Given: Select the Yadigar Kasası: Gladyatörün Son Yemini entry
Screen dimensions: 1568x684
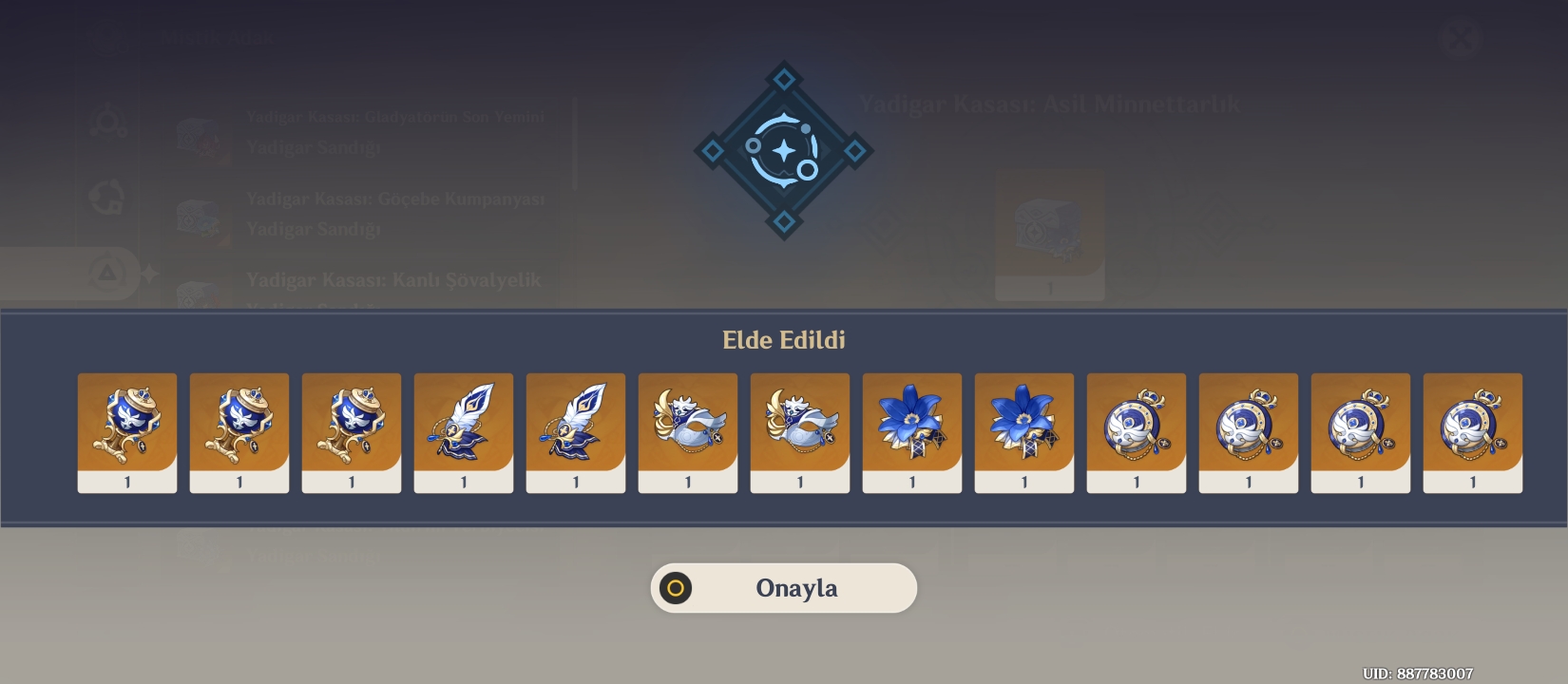Looking at the screenshot, I should [394, 131].
